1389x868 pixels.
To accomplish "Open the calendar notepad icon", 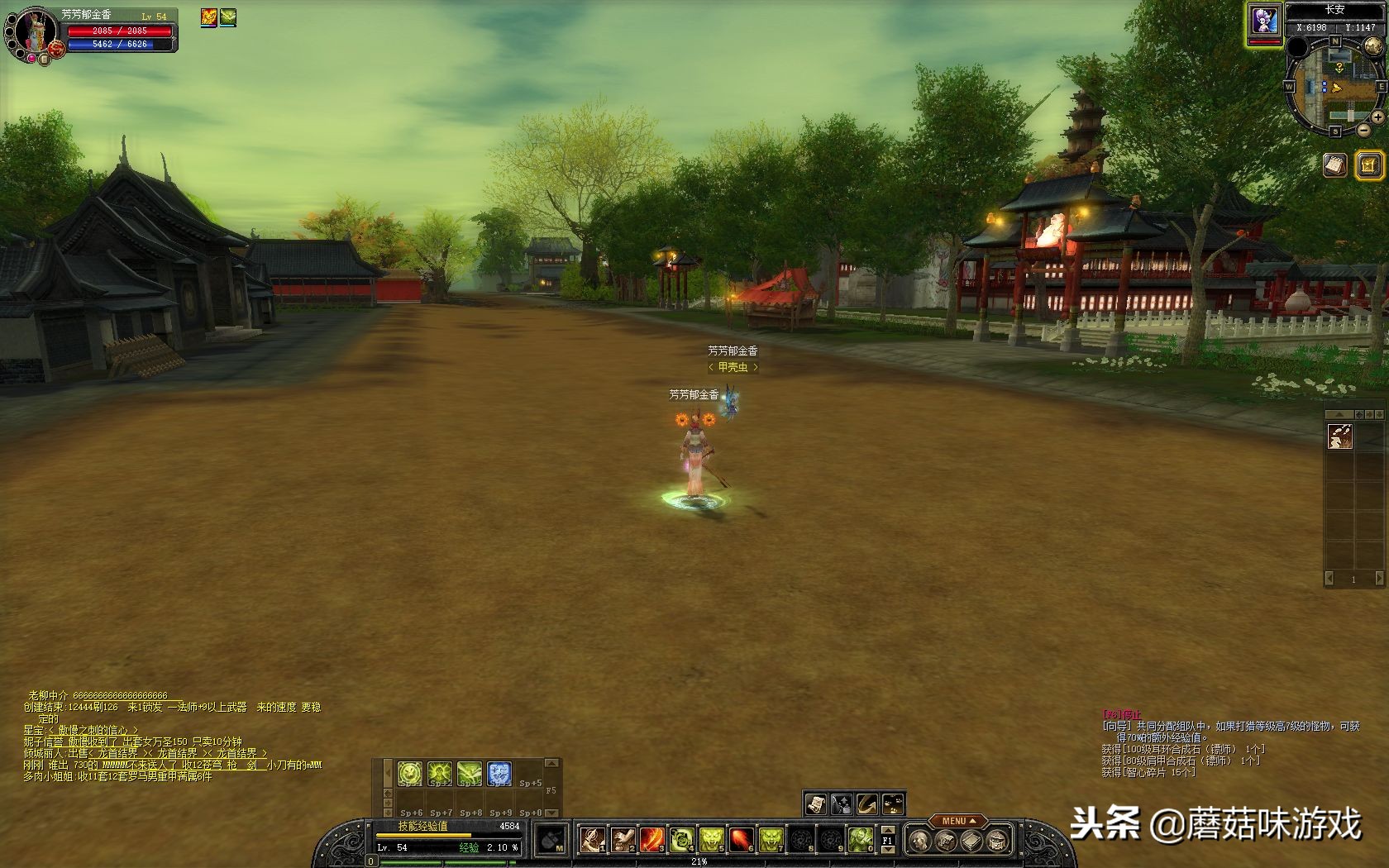I will coord(1334,165).
